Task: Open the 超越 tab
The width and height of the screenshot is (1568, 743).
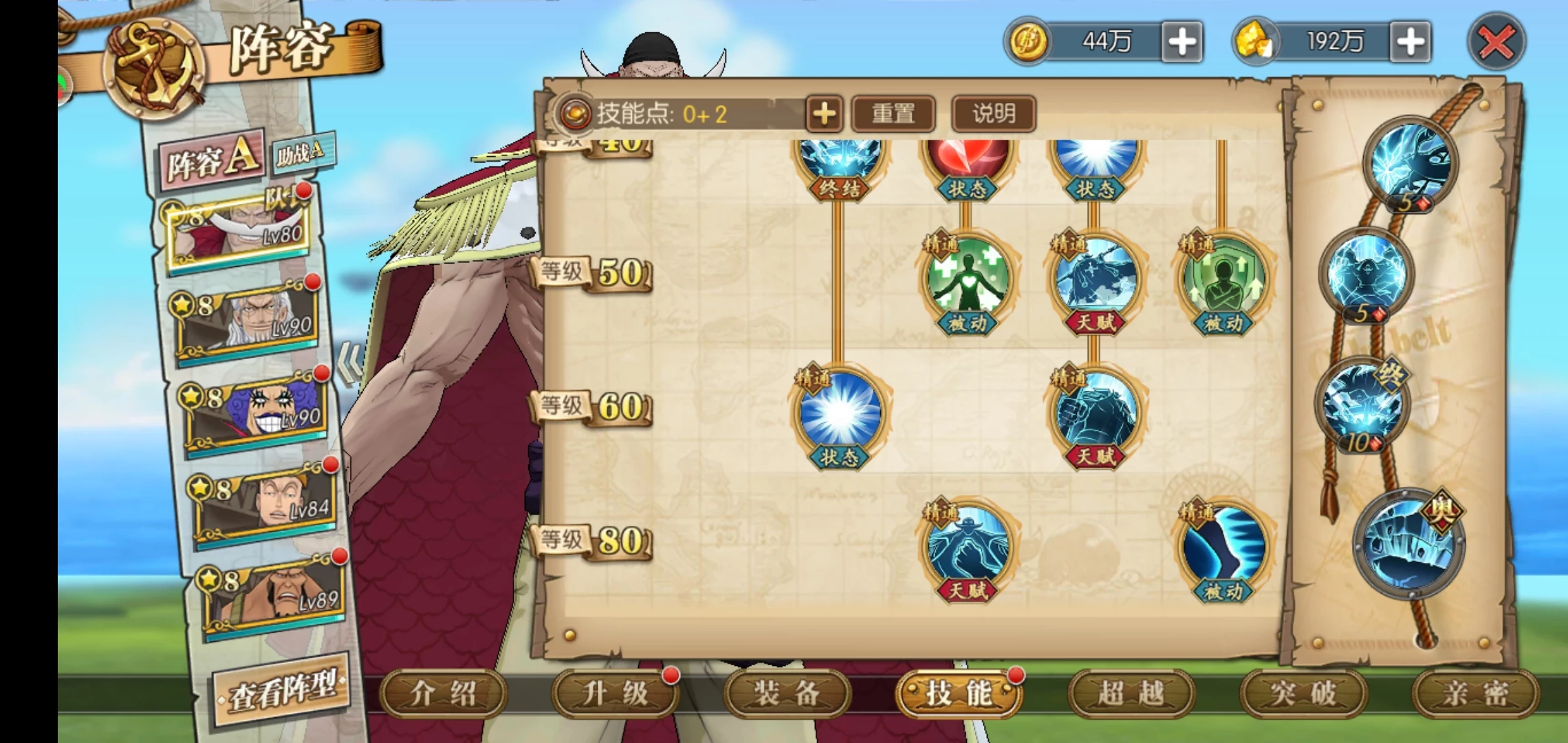Action: coord(1131,693)
